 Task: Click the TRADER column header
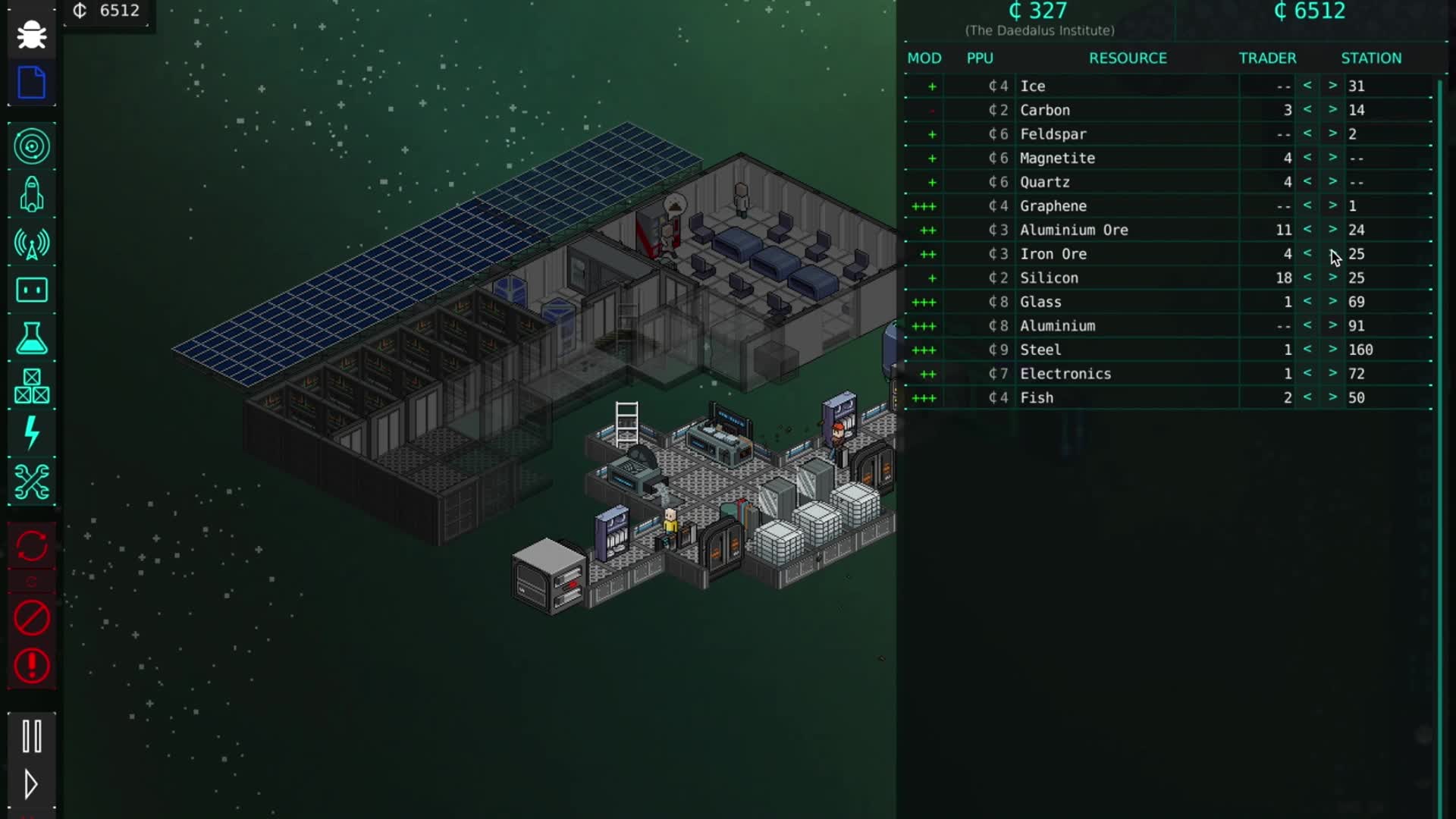[x=1267, y=58]
